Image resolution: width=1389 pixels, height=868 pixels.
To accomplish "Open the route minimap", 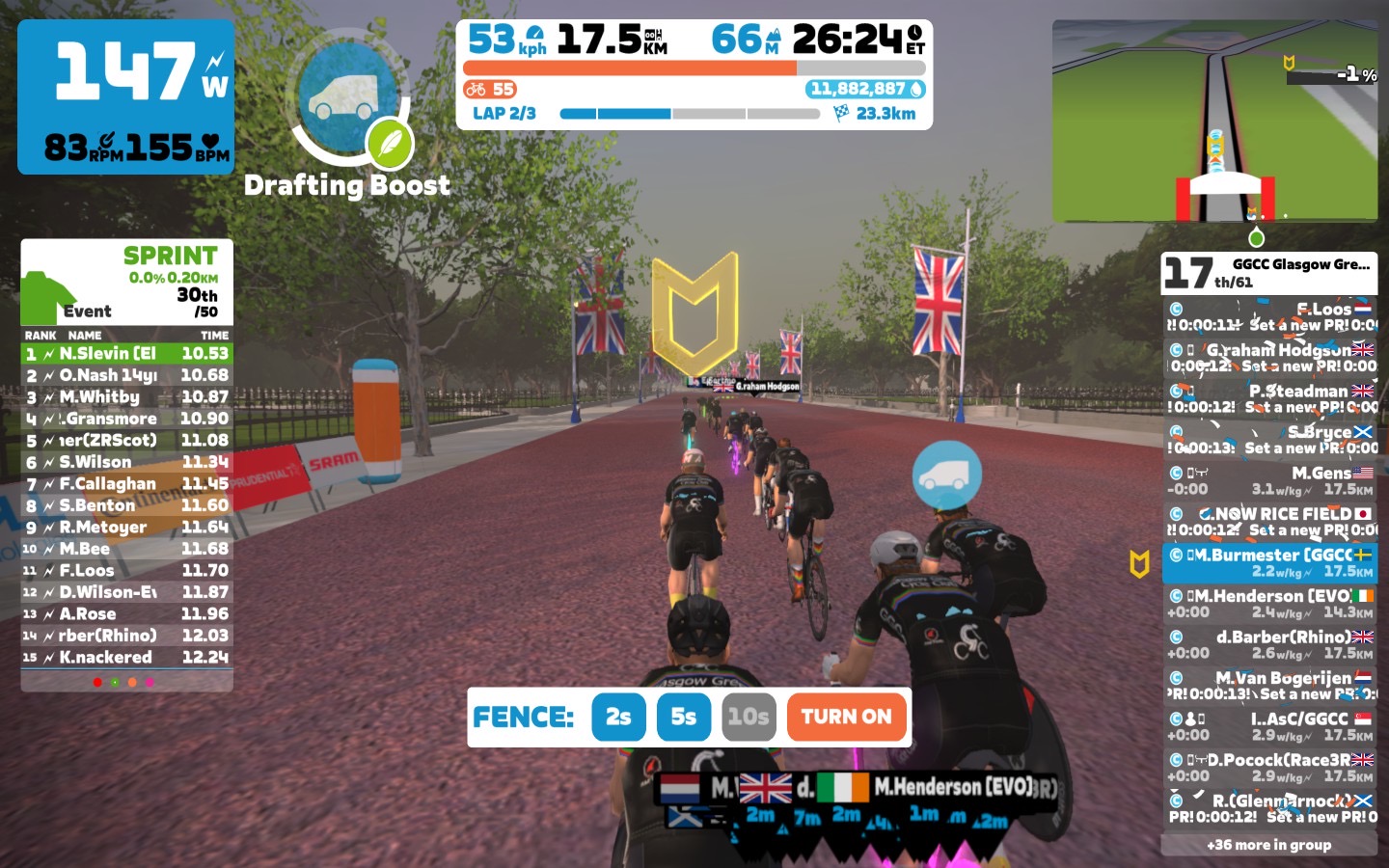I will tap(1214, 121).
